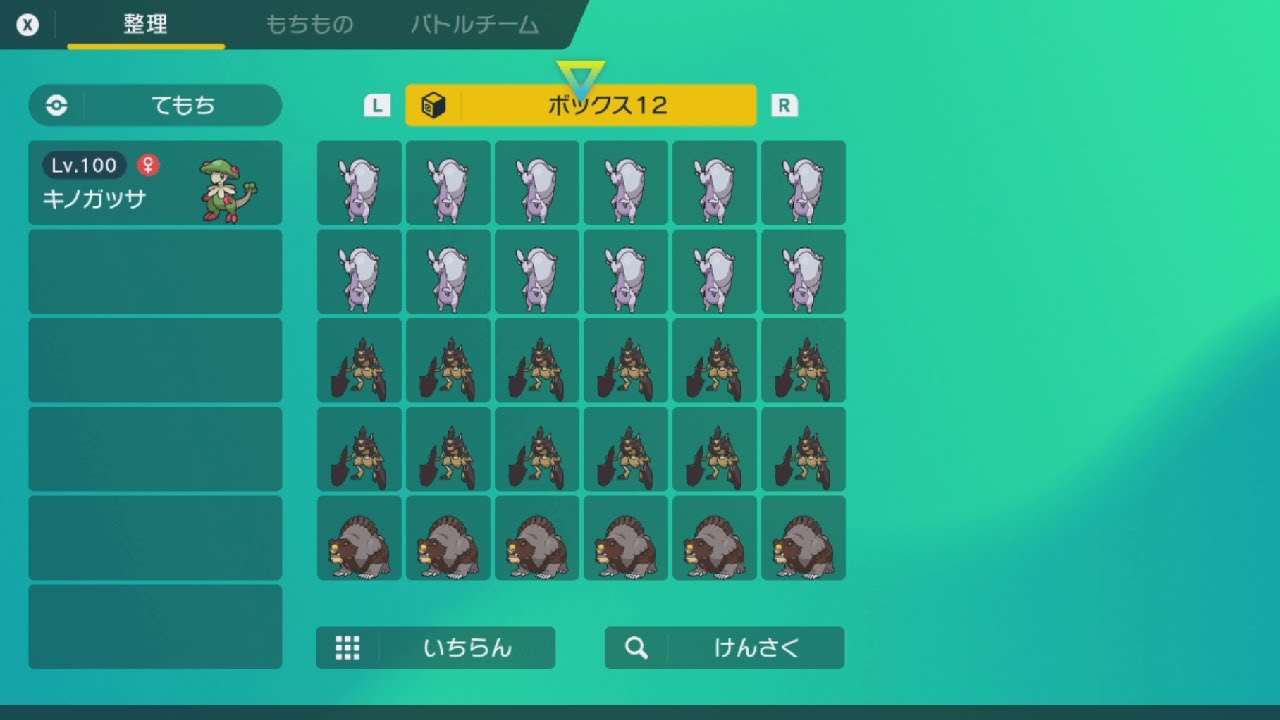Click the first empty party slot below キノガッサ
The height and width of the screenshot is (720, 1280).
[155, 271]
